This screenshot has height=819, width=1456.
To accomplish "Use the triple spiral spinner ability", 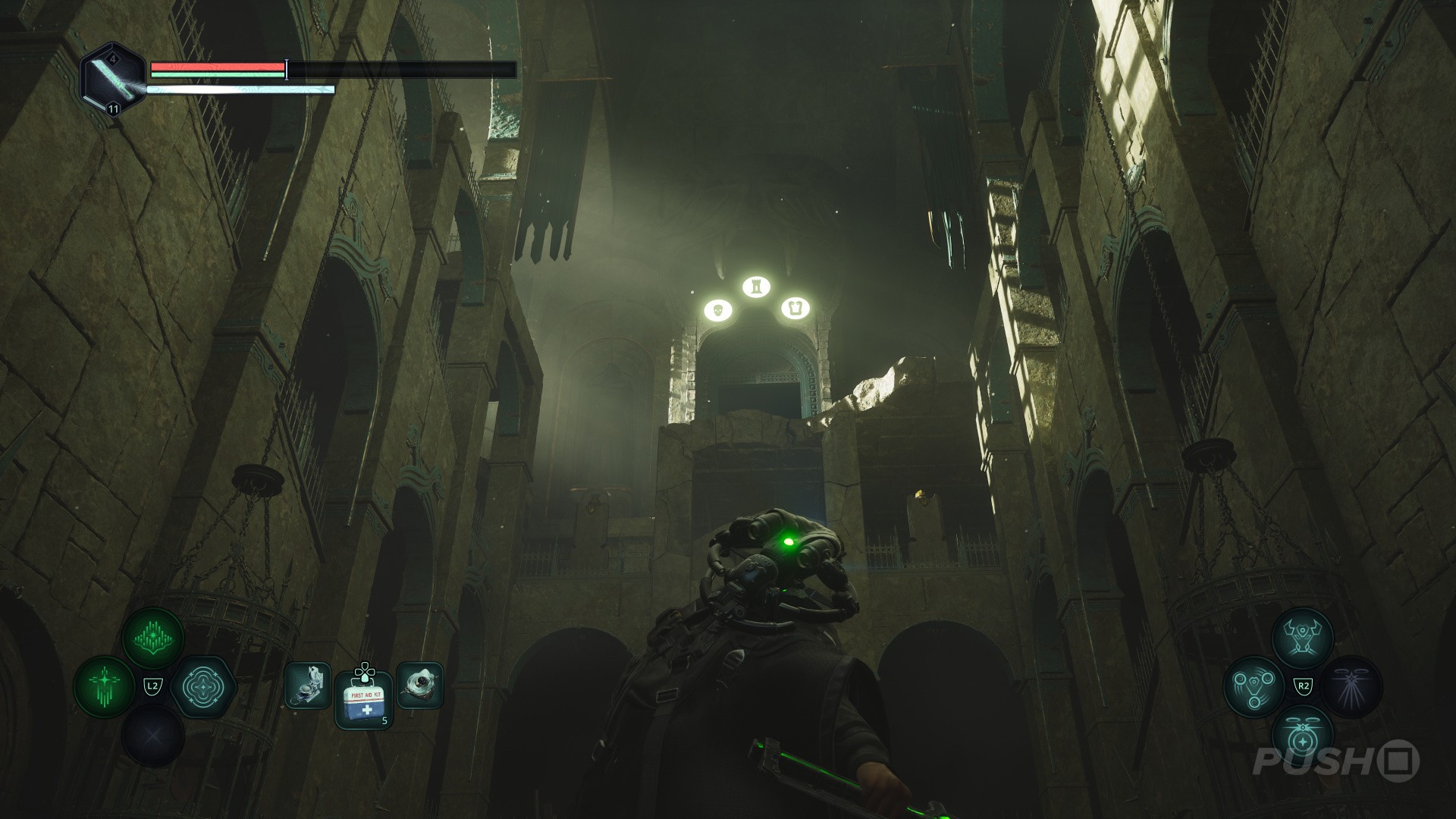I will (1254, 687).
